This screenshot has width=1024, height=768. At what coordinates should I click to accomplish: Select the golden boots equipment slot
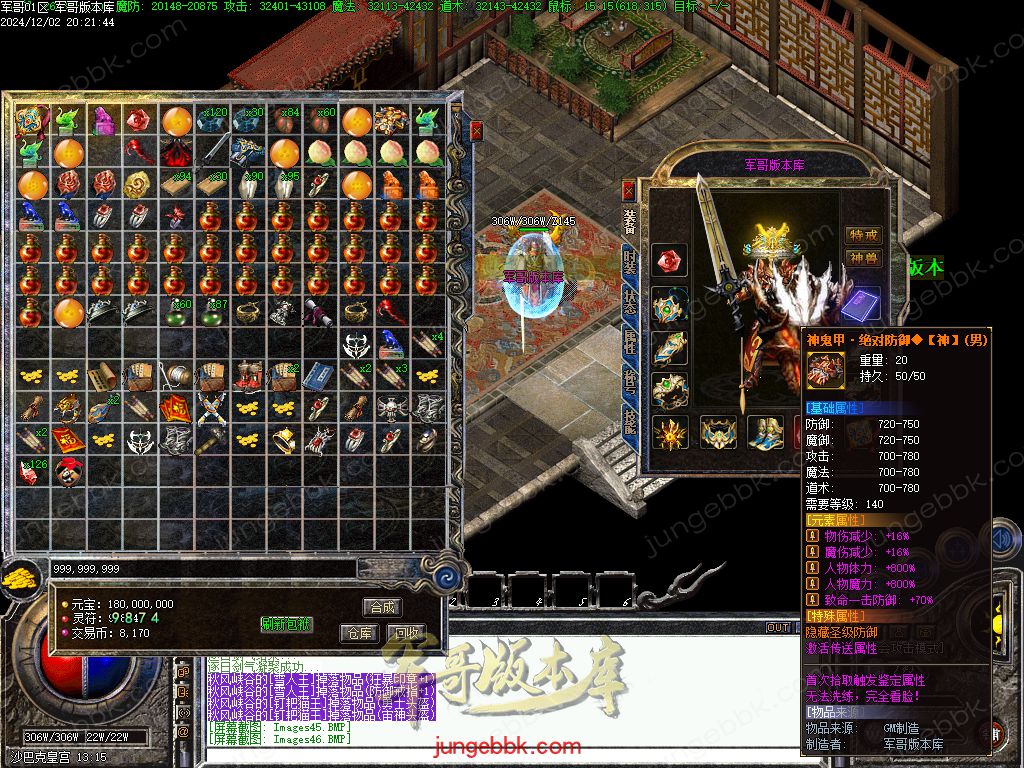[x=766, y=433]
